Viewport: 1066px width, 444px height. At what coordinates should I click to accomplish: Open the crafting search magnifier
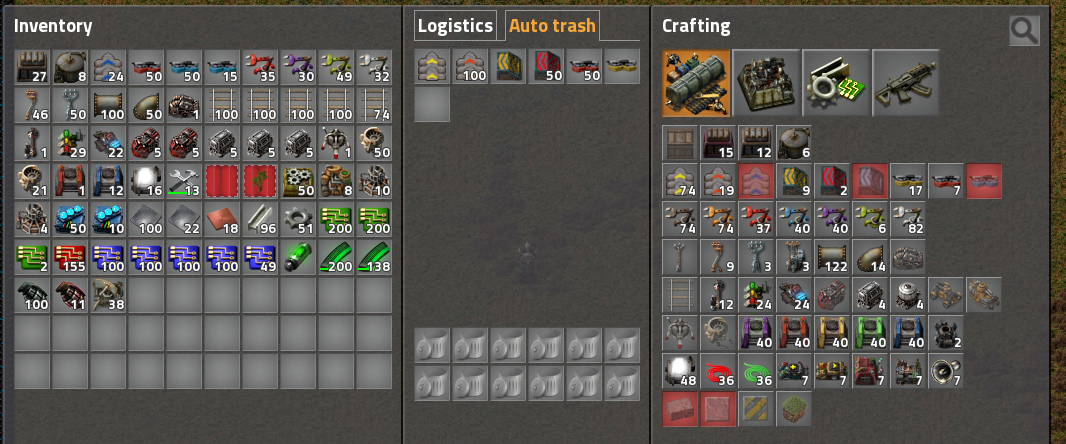click(x=1024, y=30)
